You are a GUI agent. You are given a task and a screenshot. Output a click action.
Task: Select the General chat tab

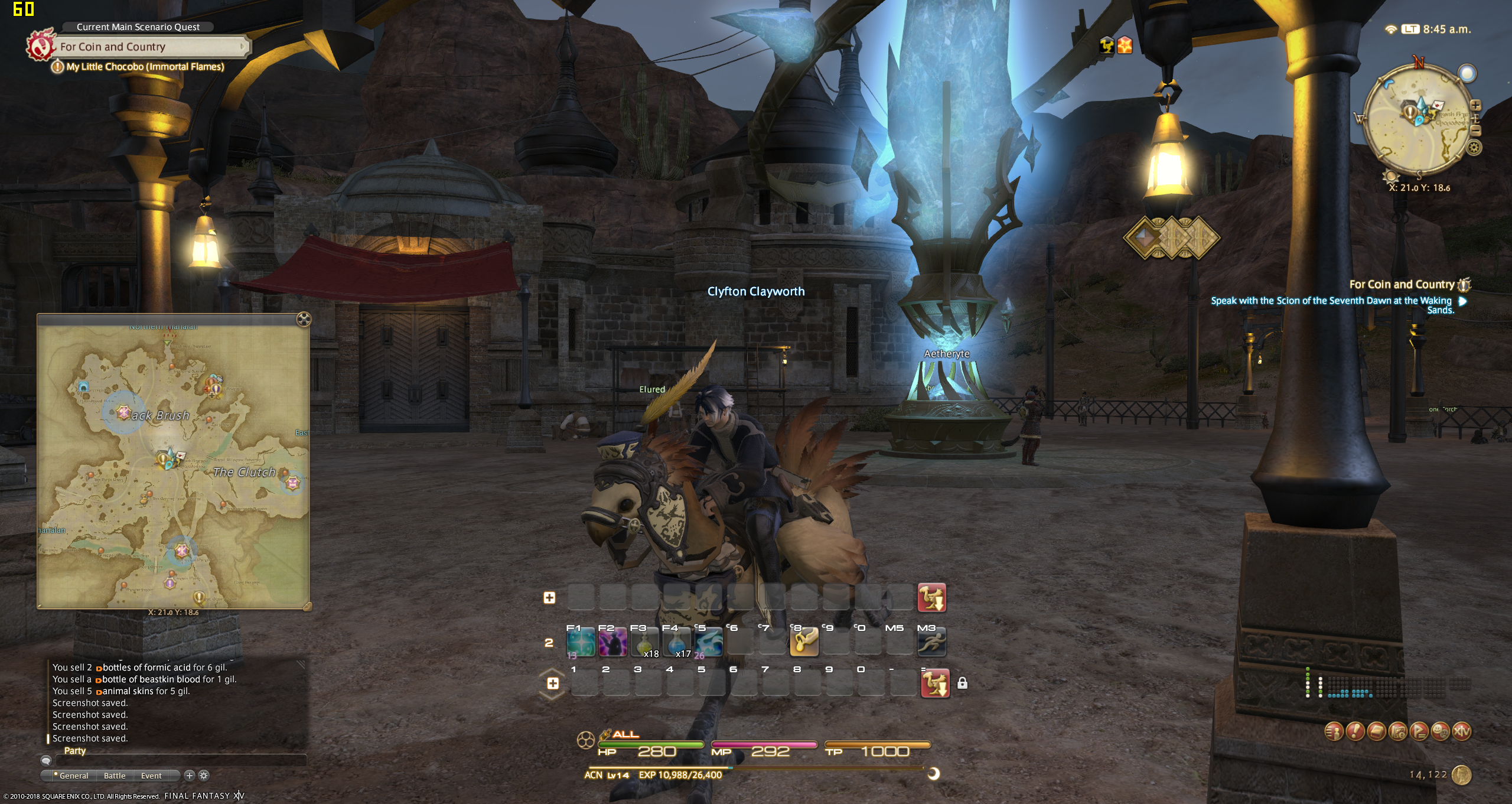click(71, 776)
